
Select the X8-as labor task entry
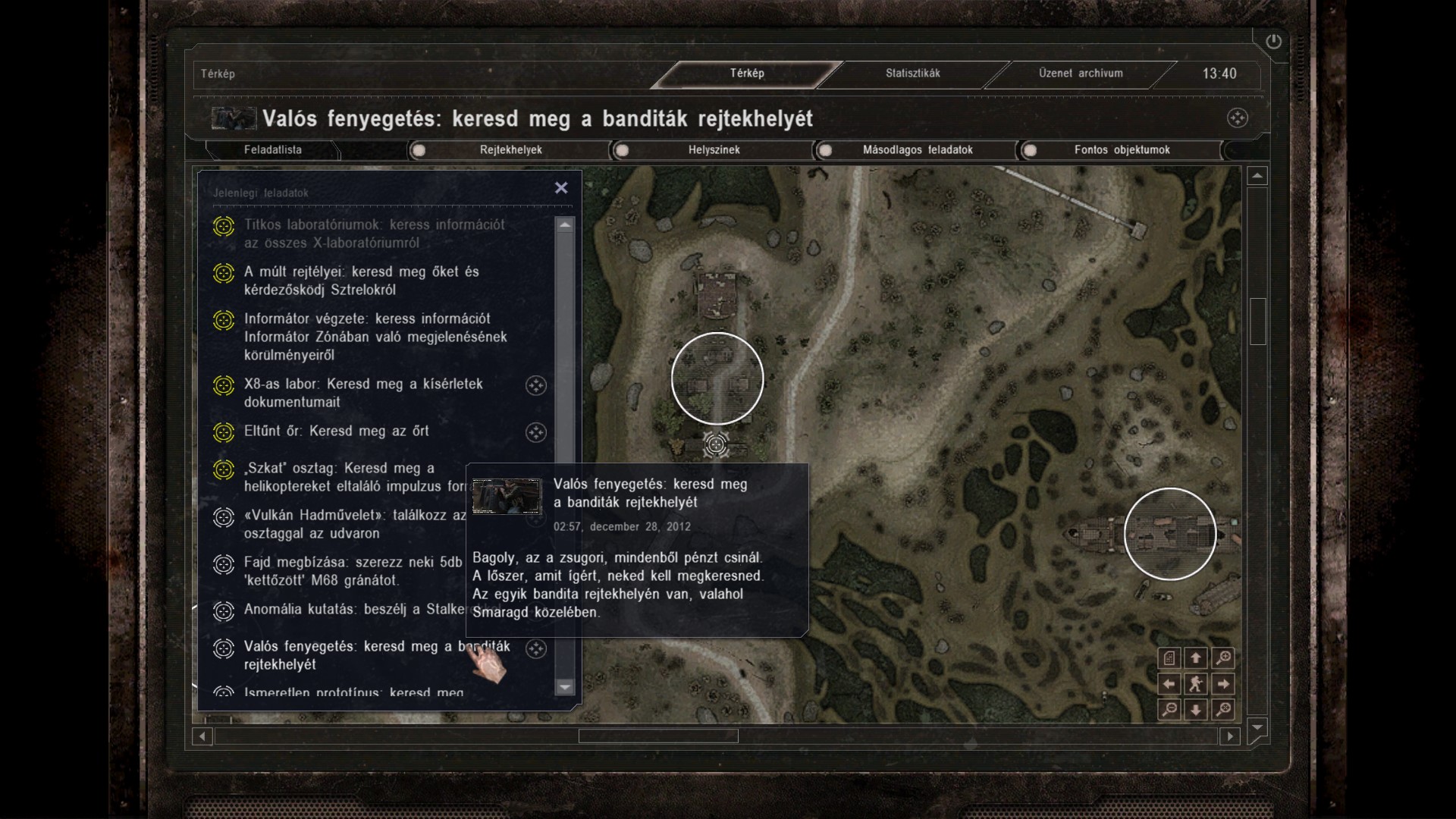tap(363, 393)
